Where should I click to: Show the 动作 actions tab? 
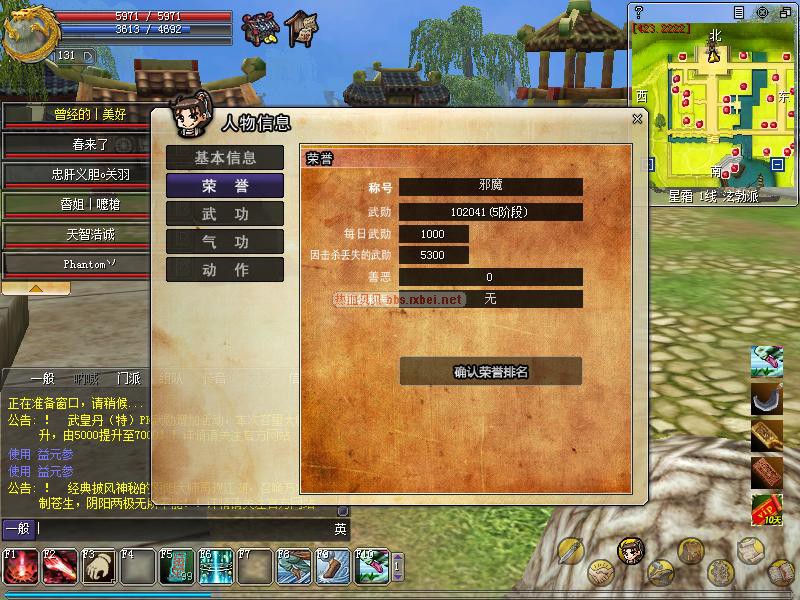coord(224,270)
